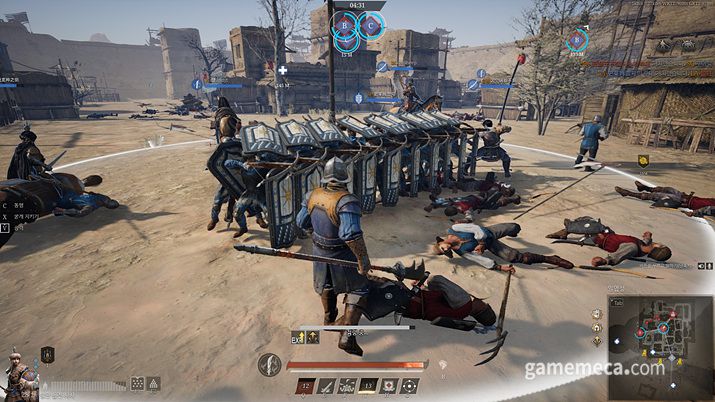
Task: Use the red cross healing item
Action: click(390, 386)
